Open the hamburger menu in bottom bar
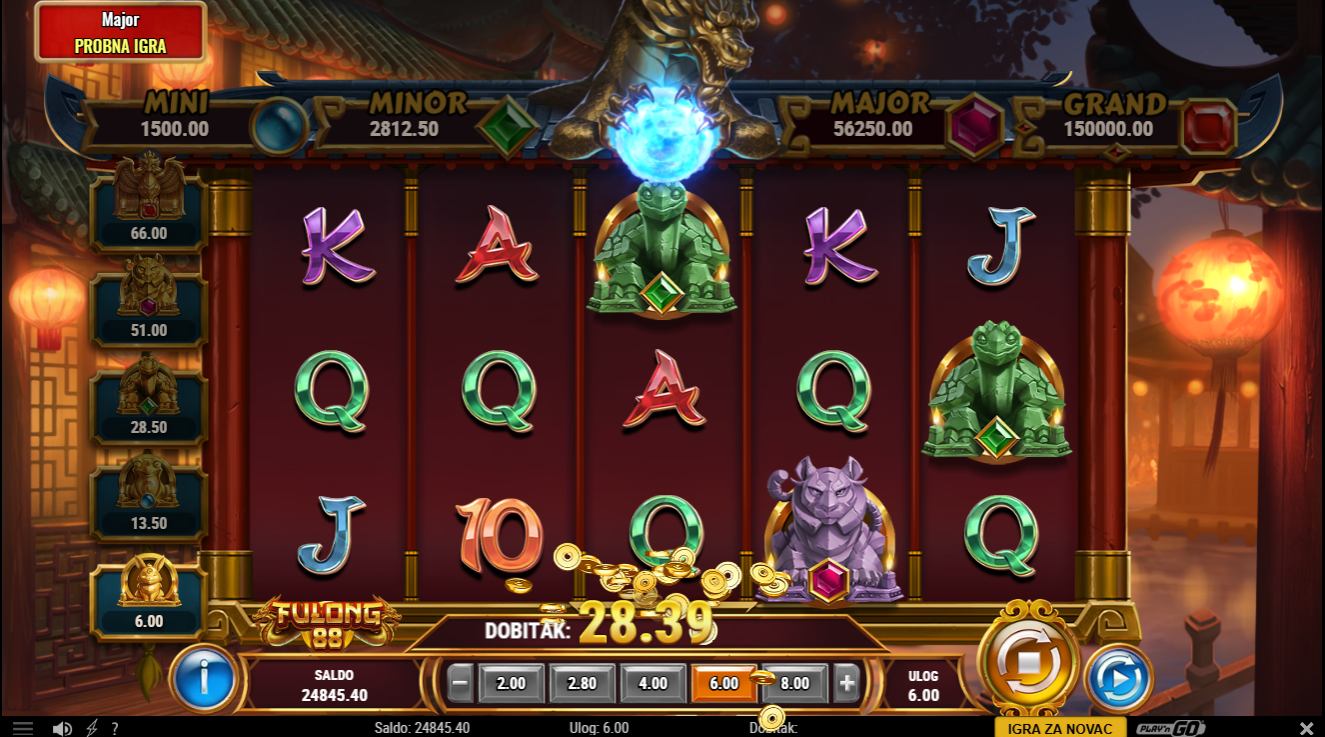The image size is (1325, 737). (x=22, y=728)
